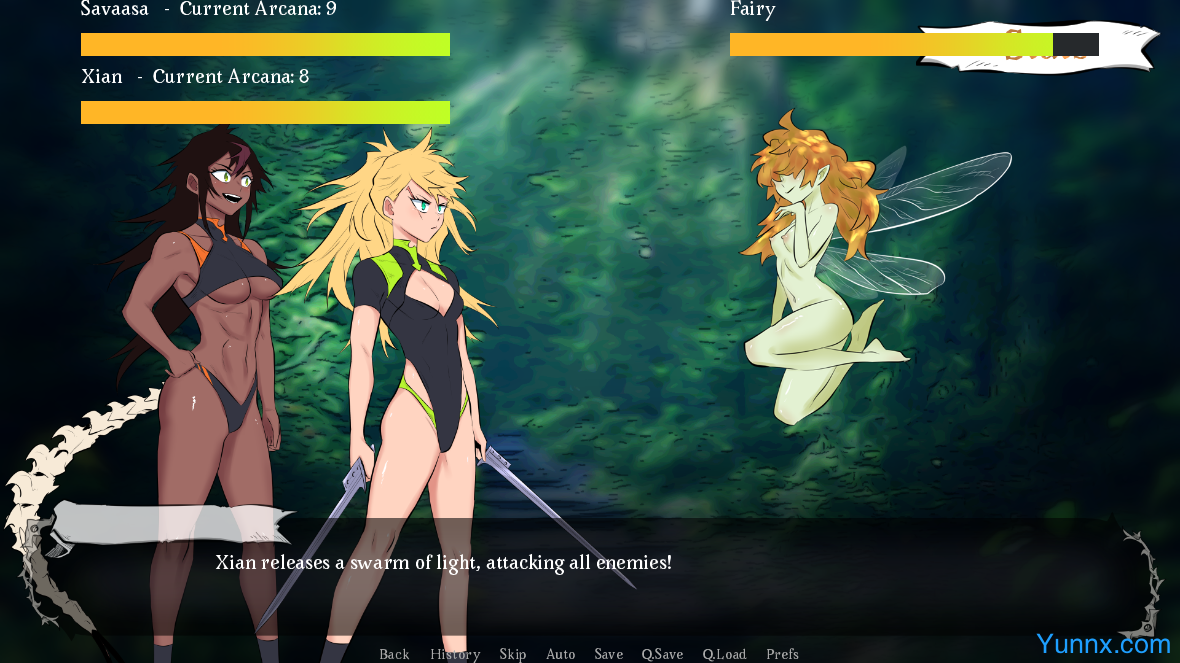Activate Skip in the quick menu
The height and width of the screenshot is (663, 1180).
click(513, 654)
